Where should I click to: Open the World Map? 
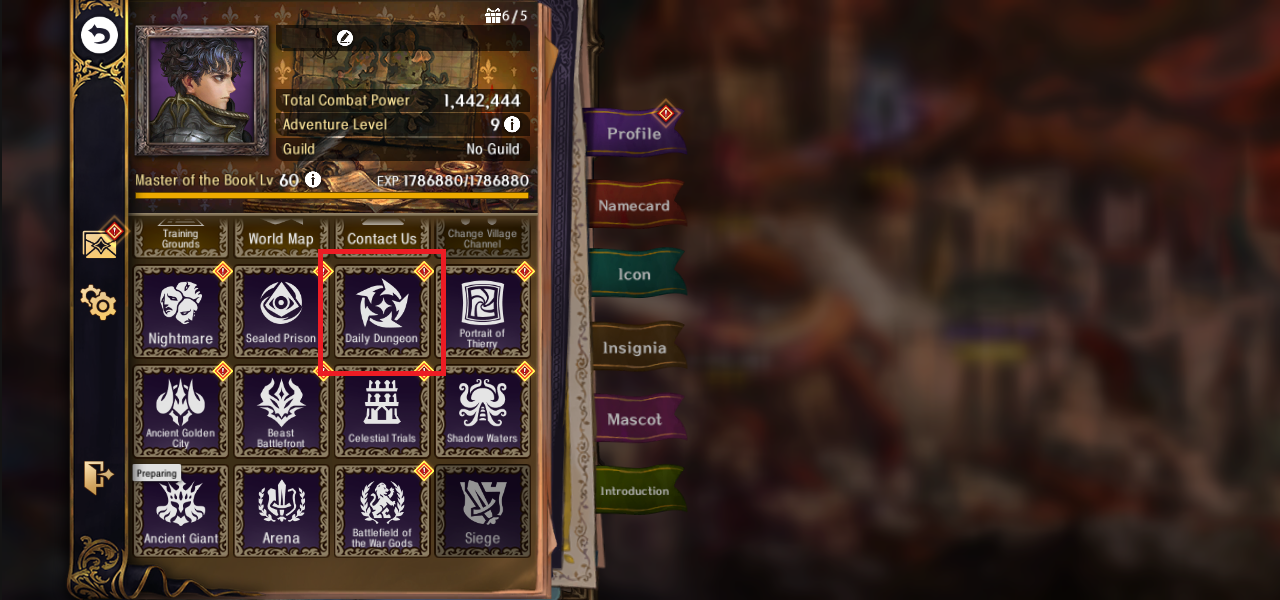pyautogui.click(x=281, y=239)
